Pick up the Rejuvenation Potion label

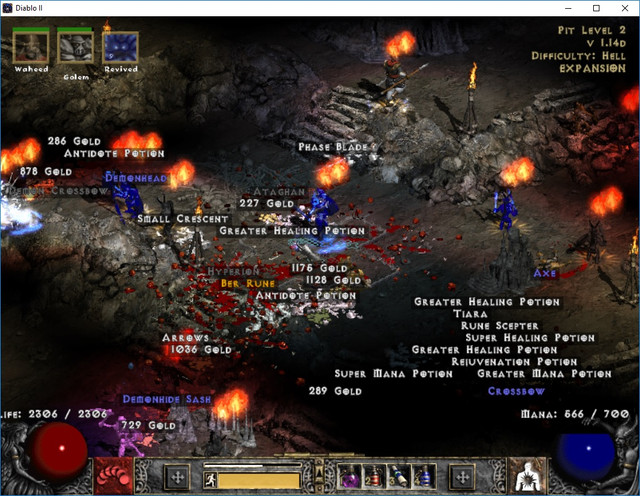point(514,362)
